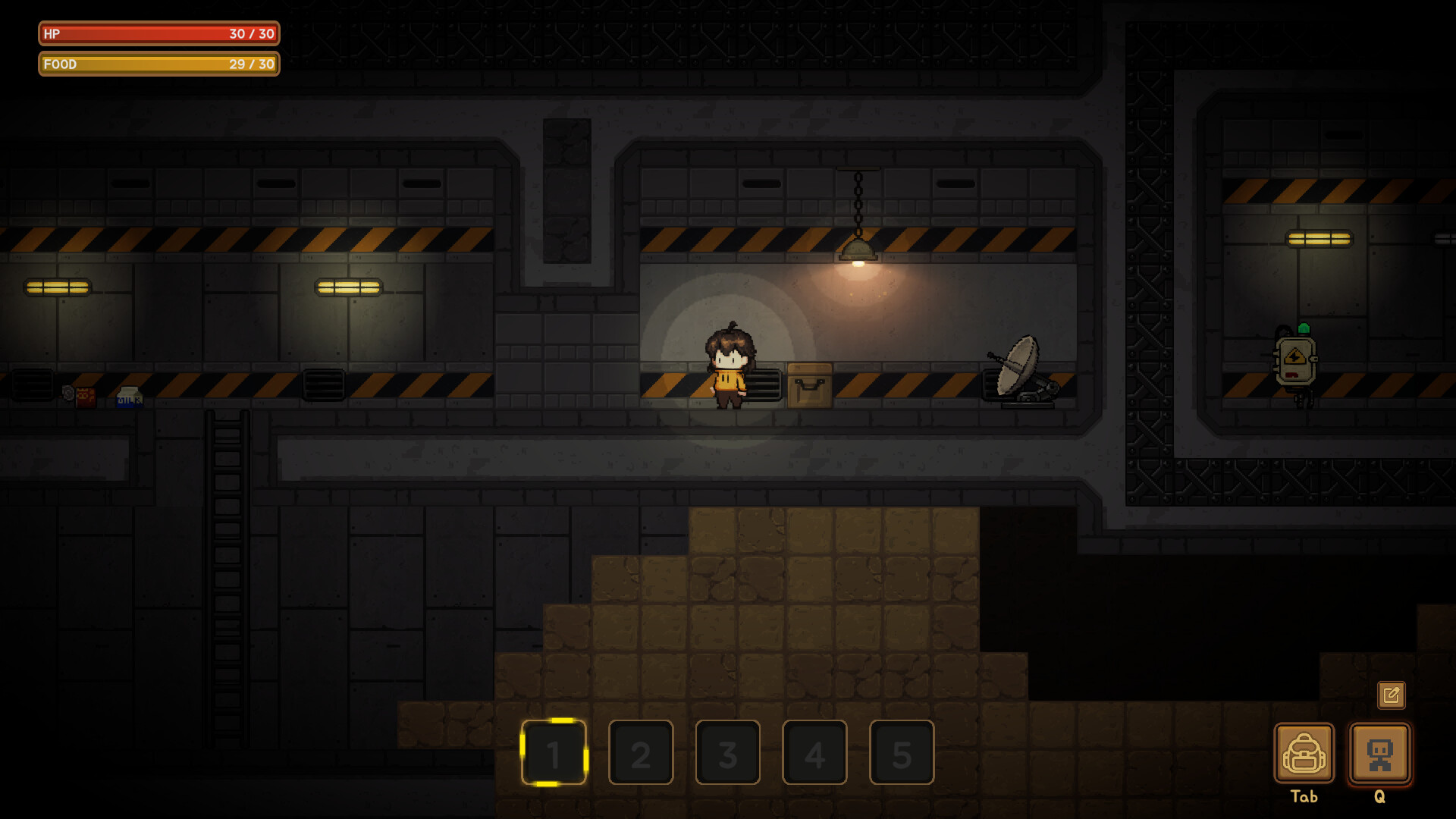Image resolution: width=1456 pixels, height=819 pixels.
Task: Select hotbar slot 5
Action: [902, 755]
